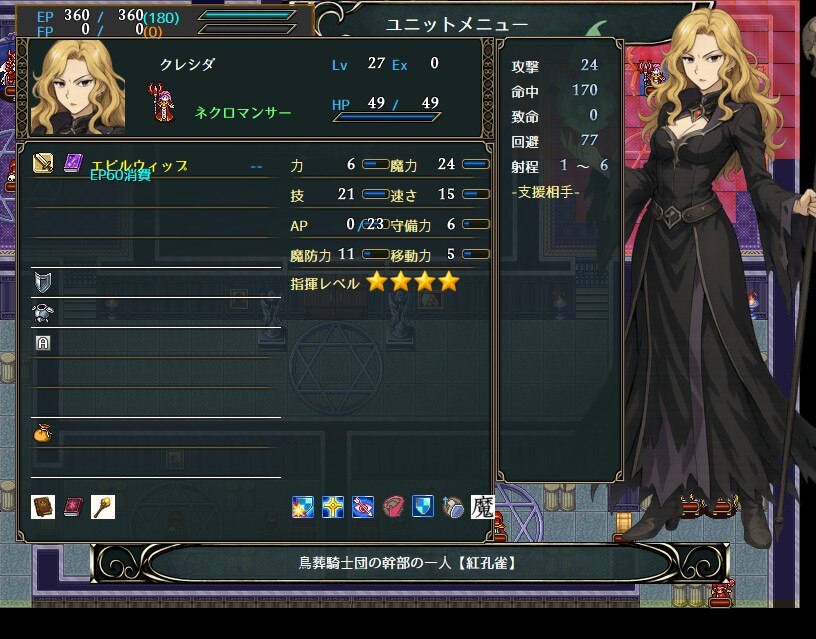The image size is (816, 639).
Task: Select Cressida's face portrait
Action: tap(78, 88)
